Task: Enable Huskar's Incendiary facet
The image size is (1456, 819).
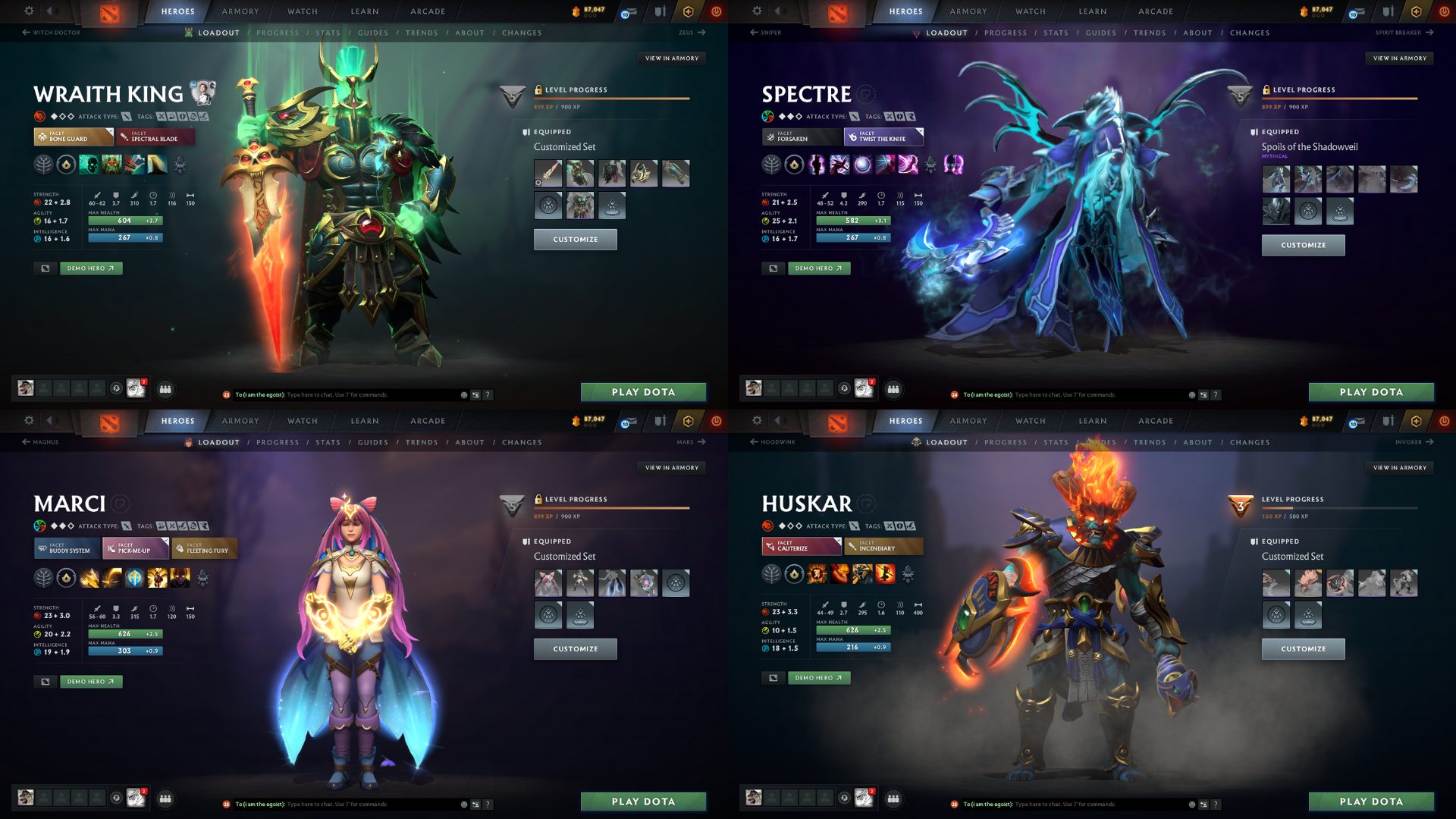Action: pos(883,546)
